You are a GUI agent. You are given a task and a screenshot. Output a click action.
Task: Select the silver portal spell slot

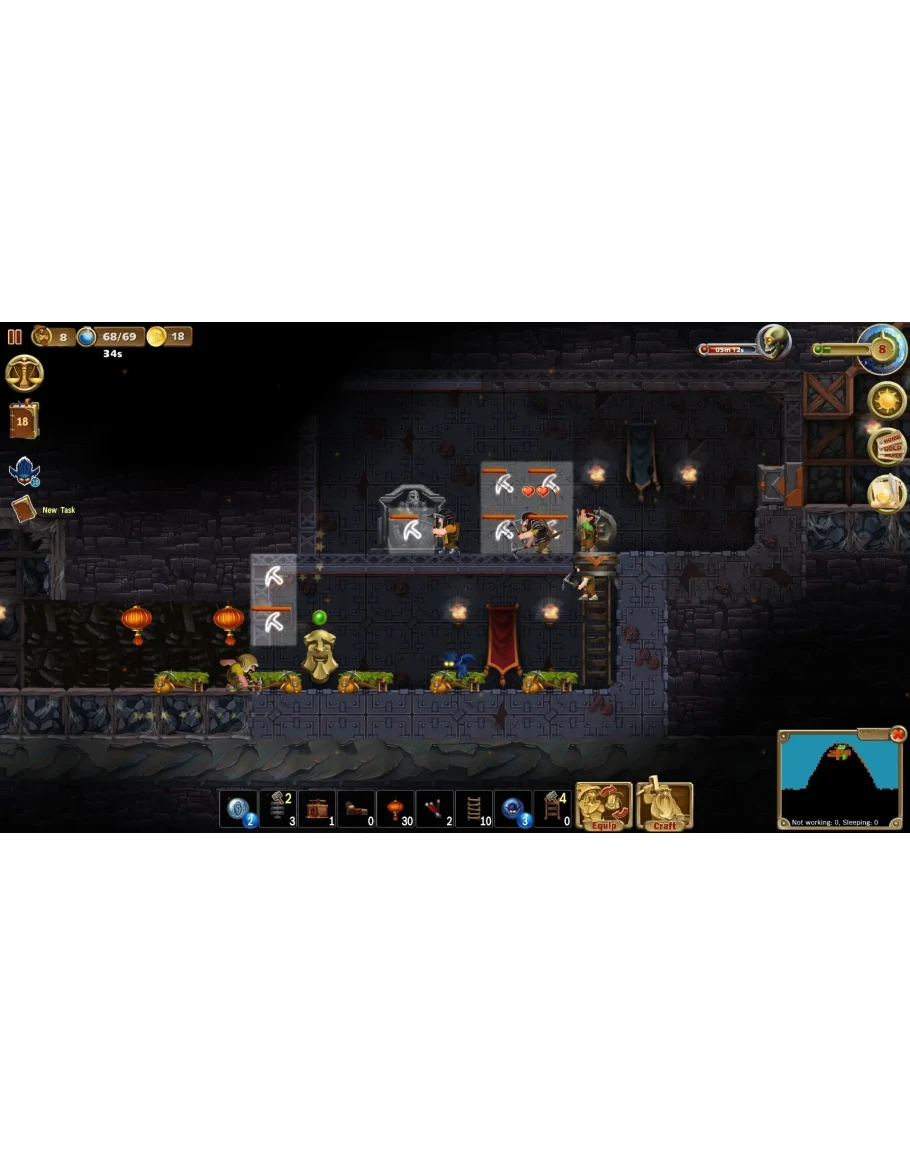pos(238,809)
